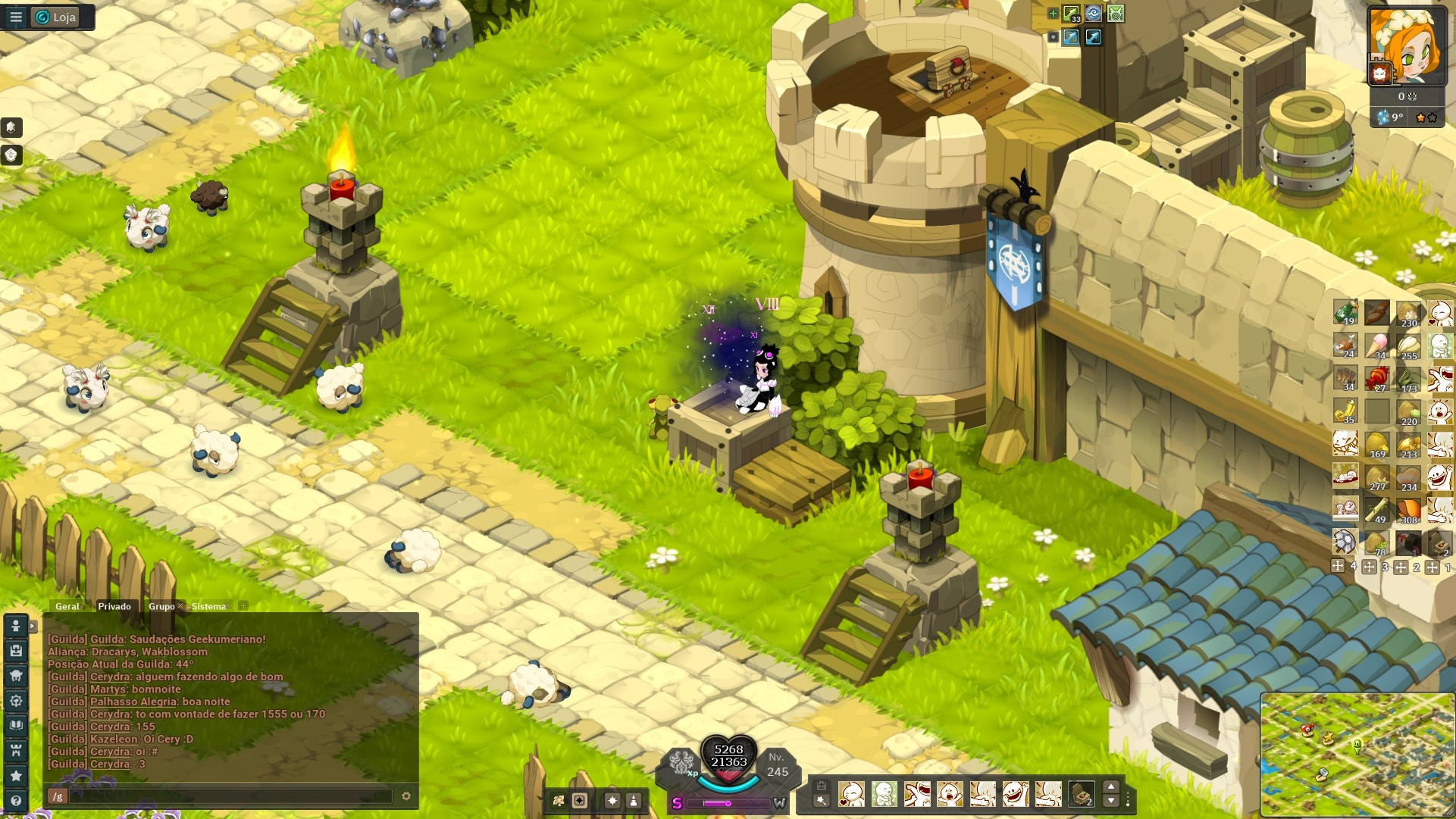The image size is (1456, 819).
Task: Click the circle toggle under the buff icons
Action: click(1053, 36)
